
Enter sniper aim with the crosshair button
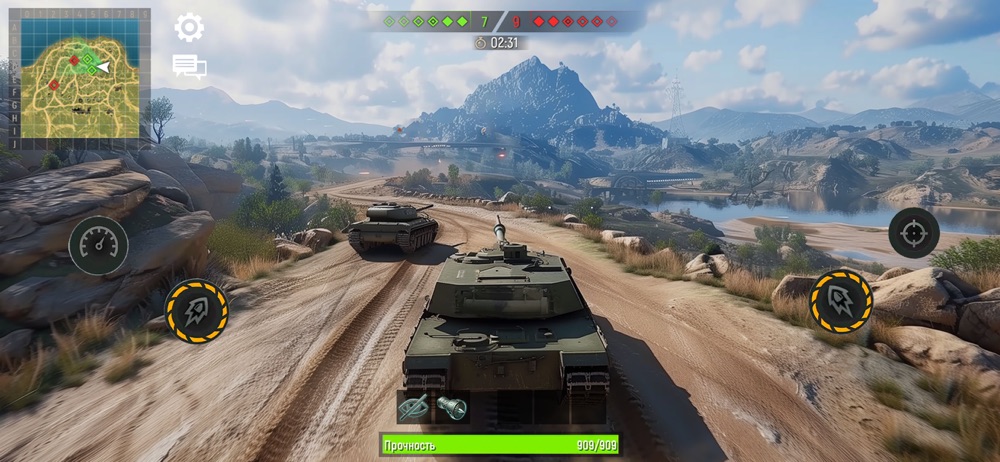(x=913, y=233)
